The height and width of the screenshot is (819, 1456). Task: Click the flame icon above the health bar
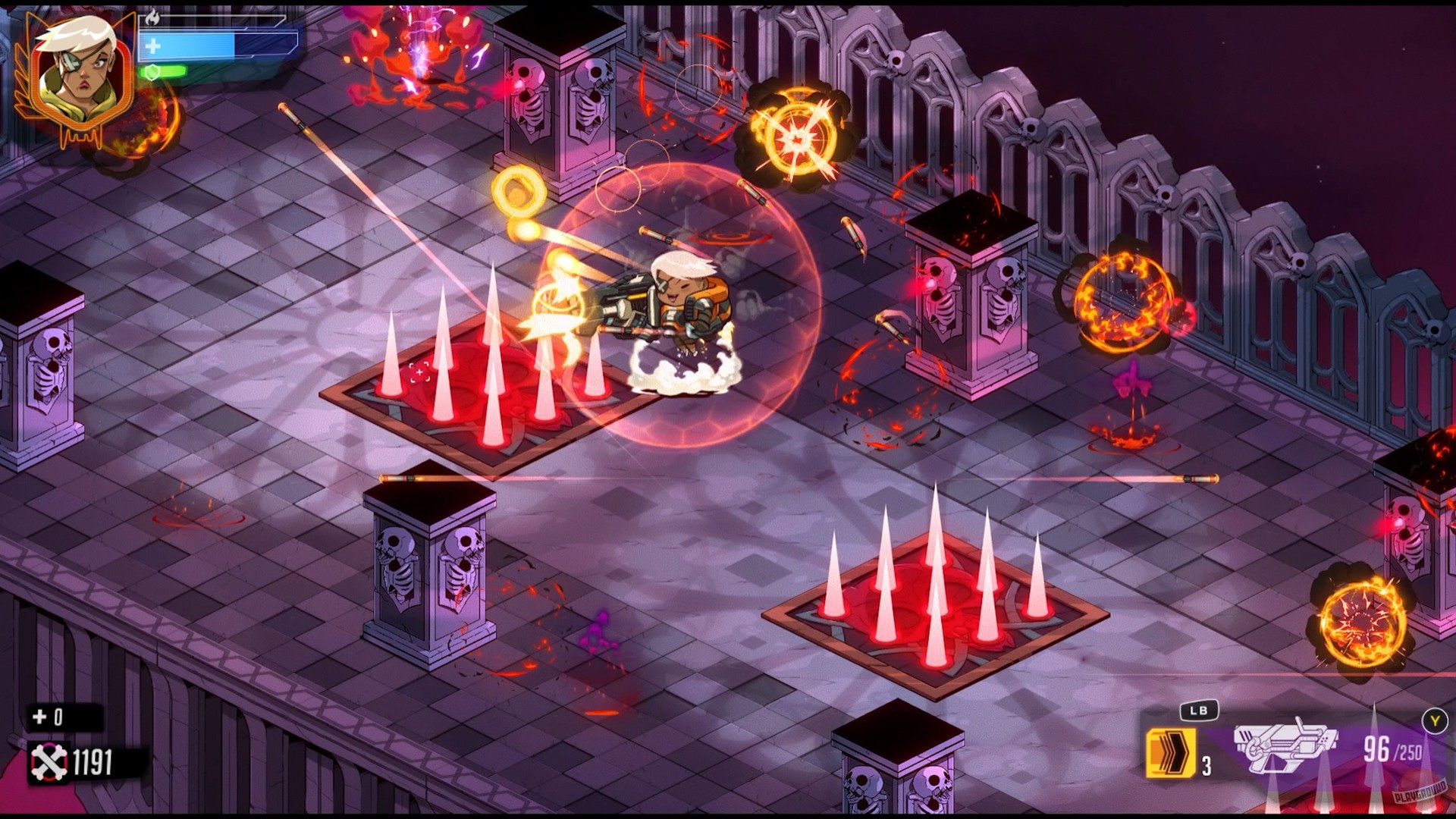click(154, 17)
